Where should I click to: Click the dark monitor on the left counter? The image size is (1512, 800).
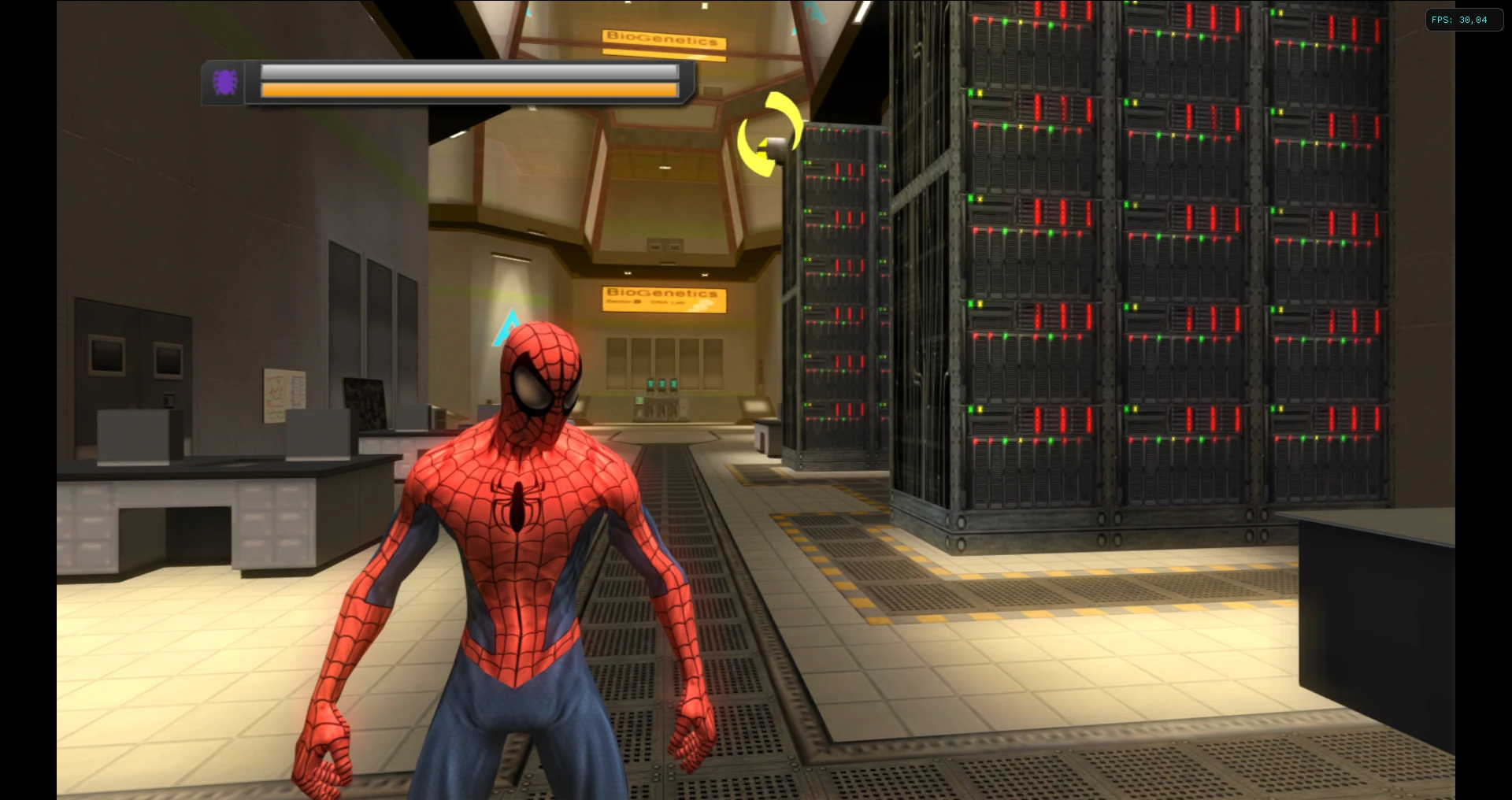coord(364,402)
